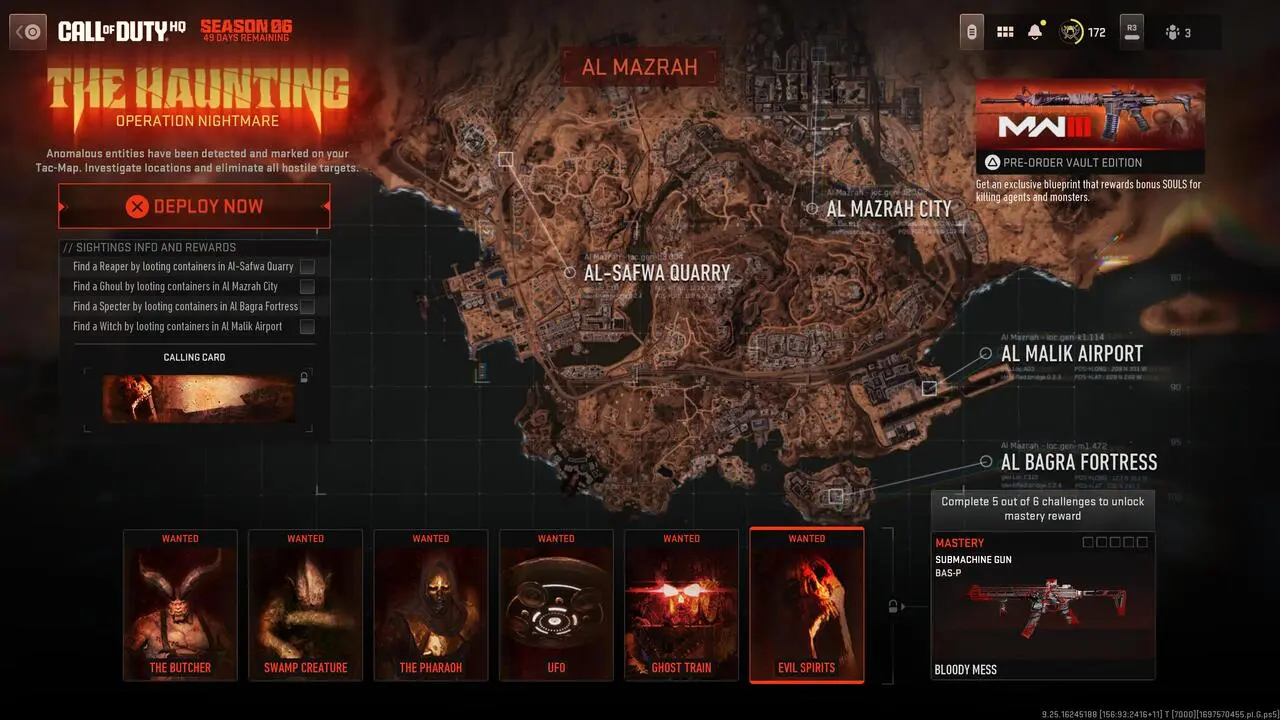This screenshot has height=720, width=1280.
Task: Check the Ghoul sighting in Al Mazrah City
Action: pyautogui.click(x=308, y=287)
